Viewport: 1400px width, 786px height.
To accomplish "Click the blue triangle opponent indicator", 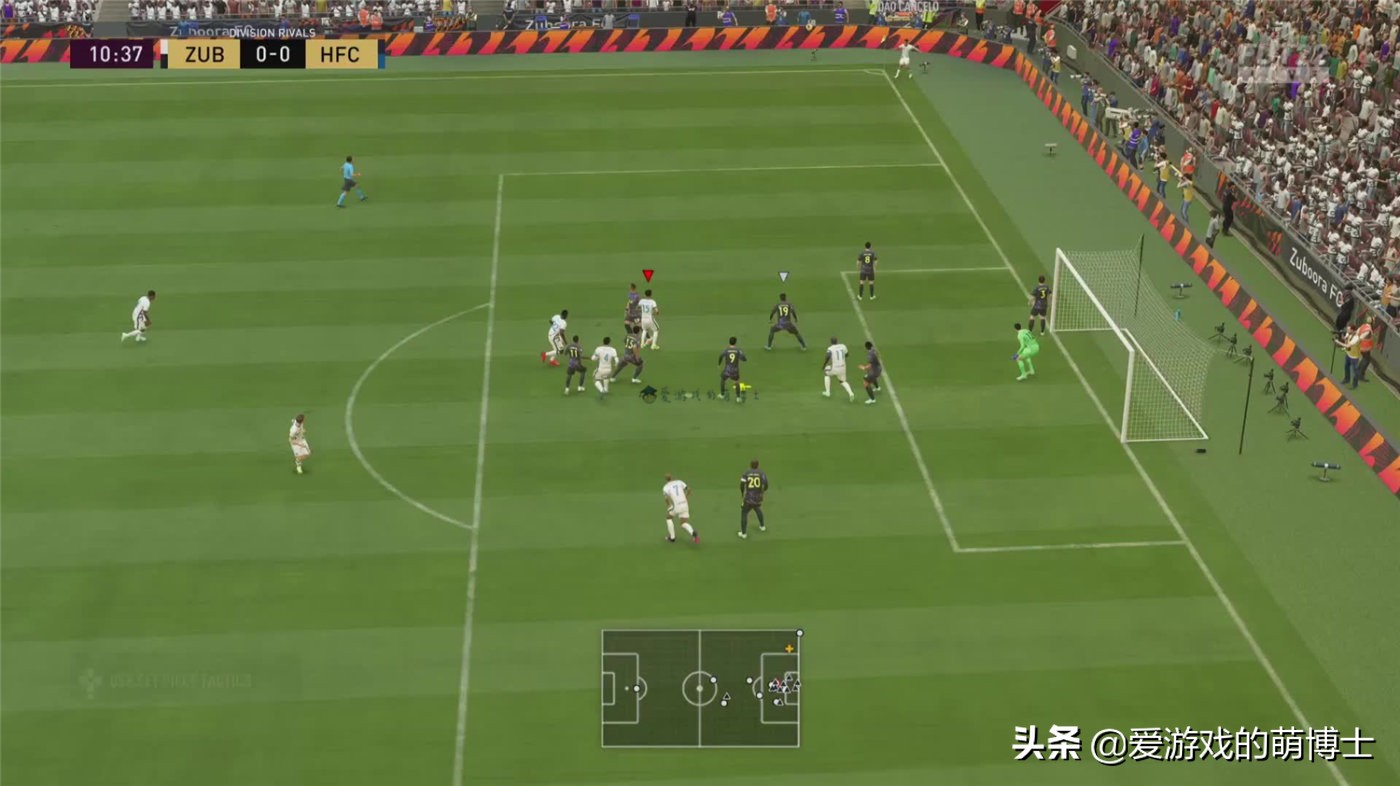I will coord(785,275).
